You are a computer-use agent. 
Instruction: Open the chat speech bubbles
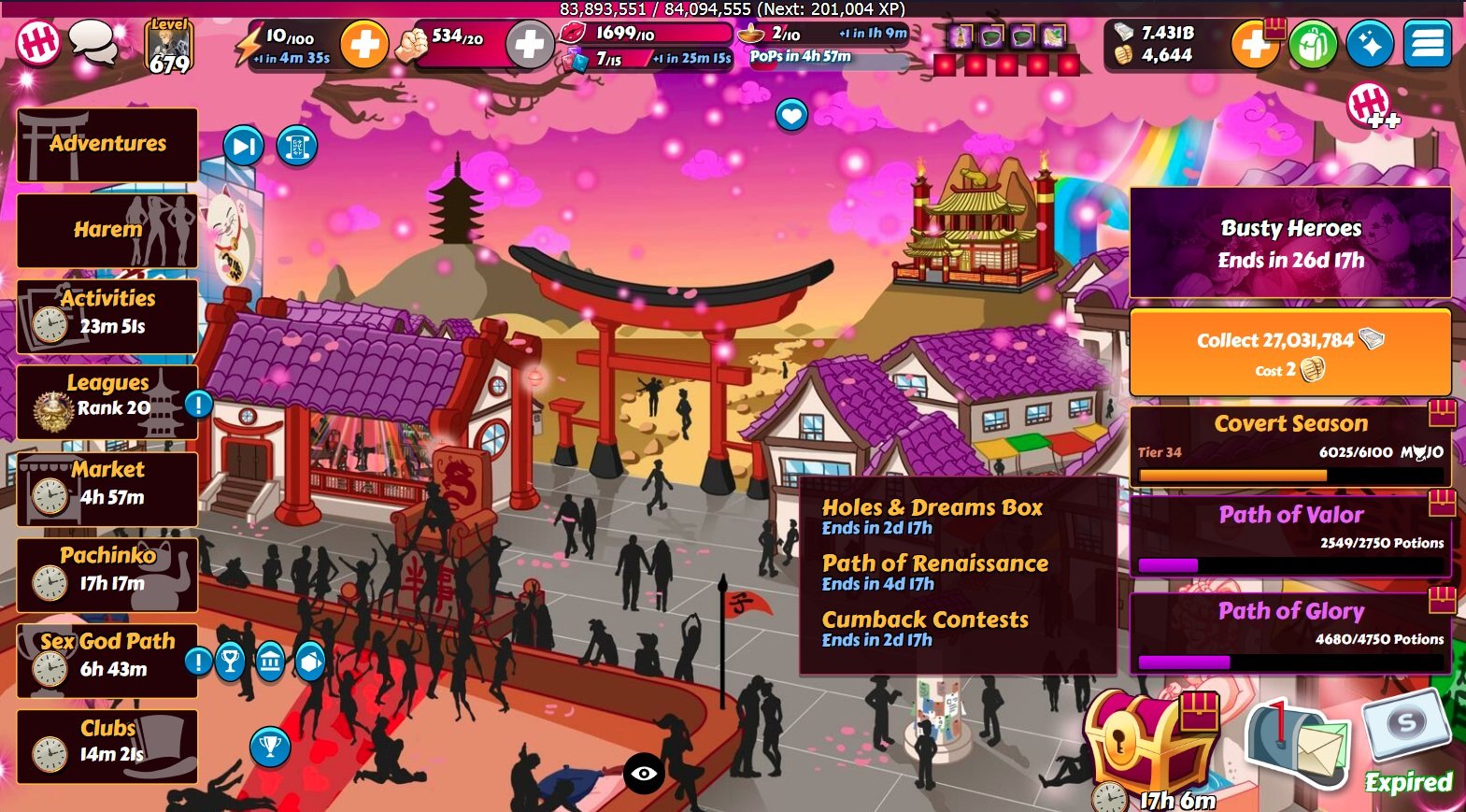tap(93, 42)
